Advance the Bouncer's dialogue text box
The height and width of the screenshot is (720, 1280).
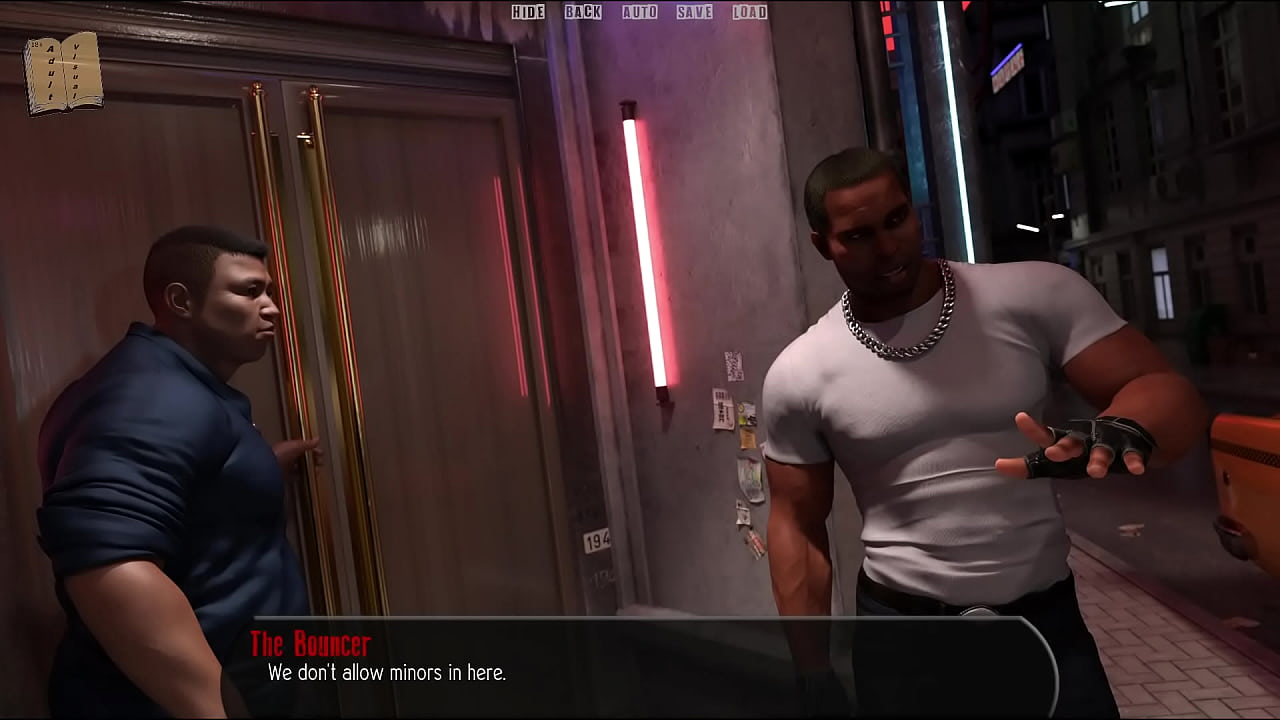click(x=640, y=665)
